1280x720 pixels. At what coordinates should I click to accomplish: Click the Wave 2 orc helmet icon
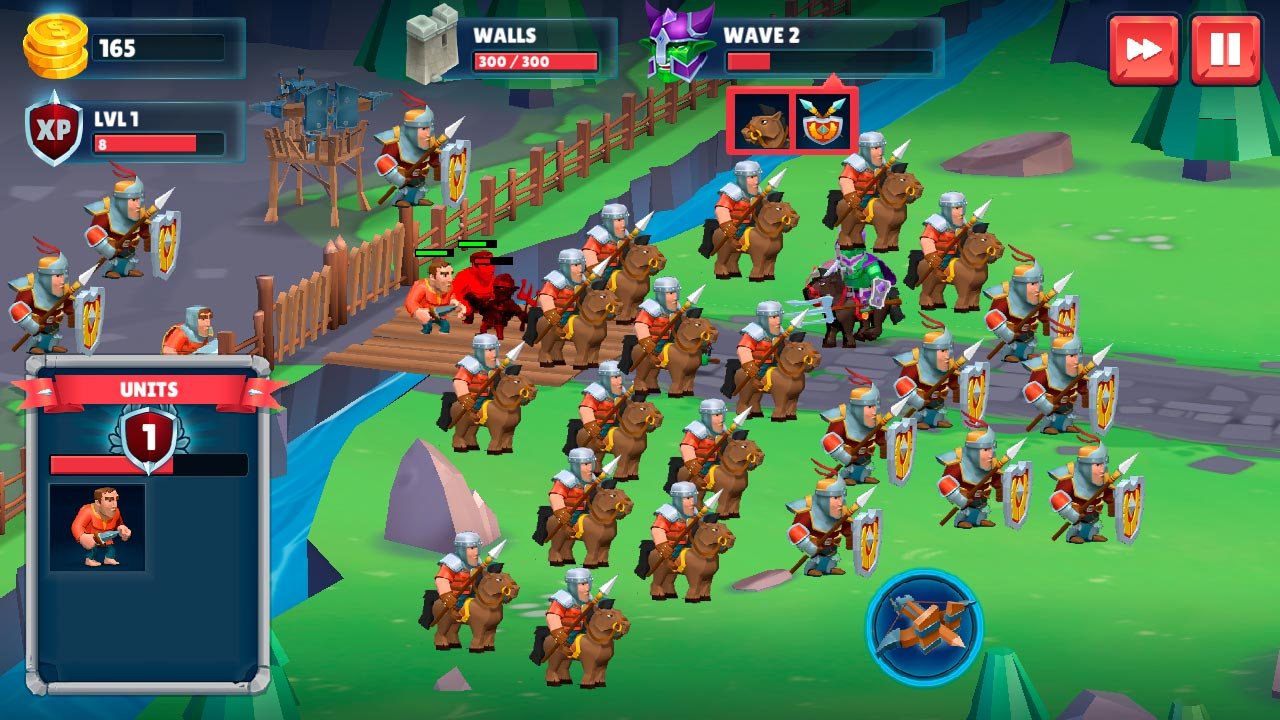tap(678, 43)
